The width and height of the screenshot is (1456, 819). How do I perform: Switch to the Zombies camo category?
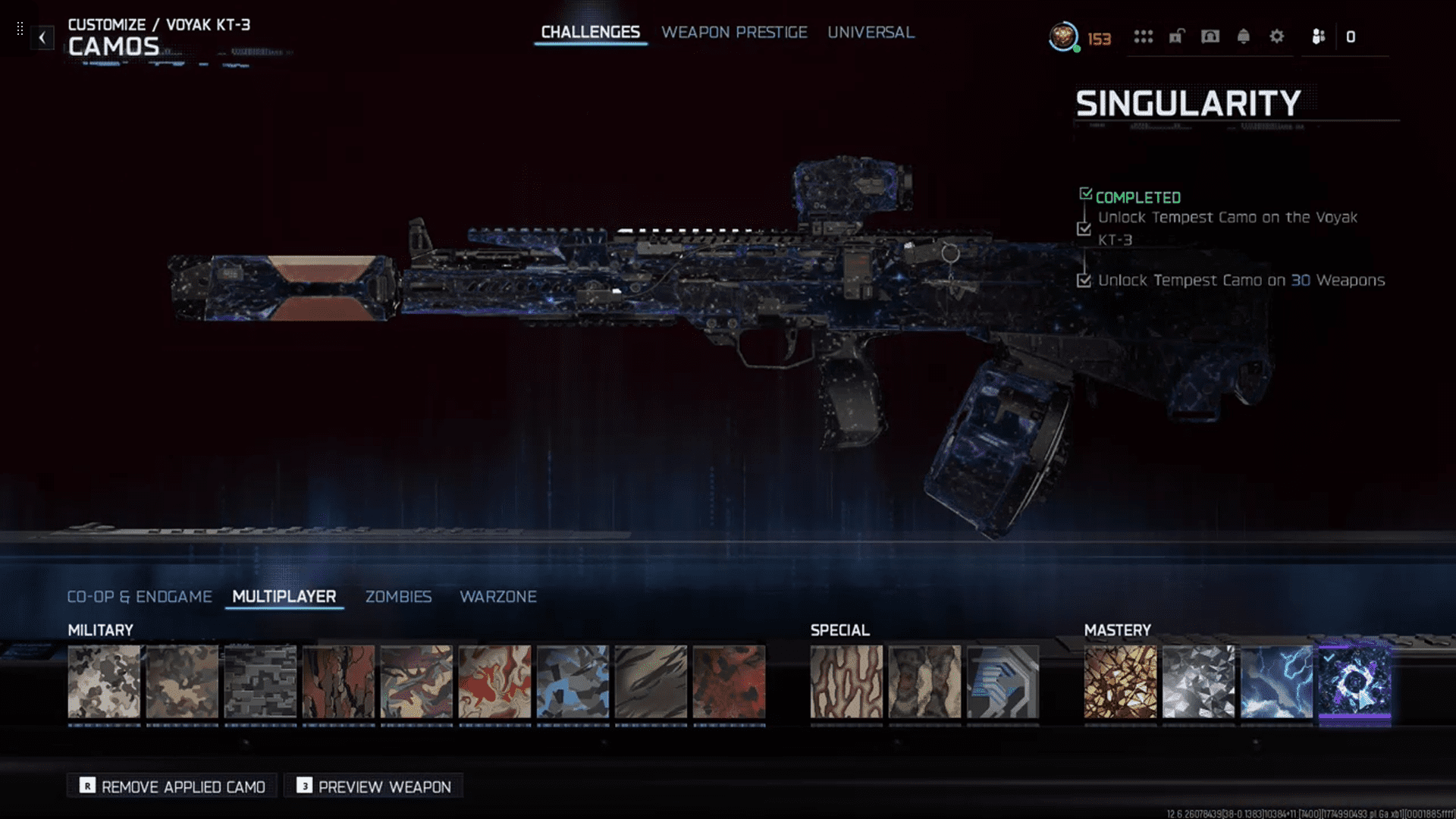point(398,597)
